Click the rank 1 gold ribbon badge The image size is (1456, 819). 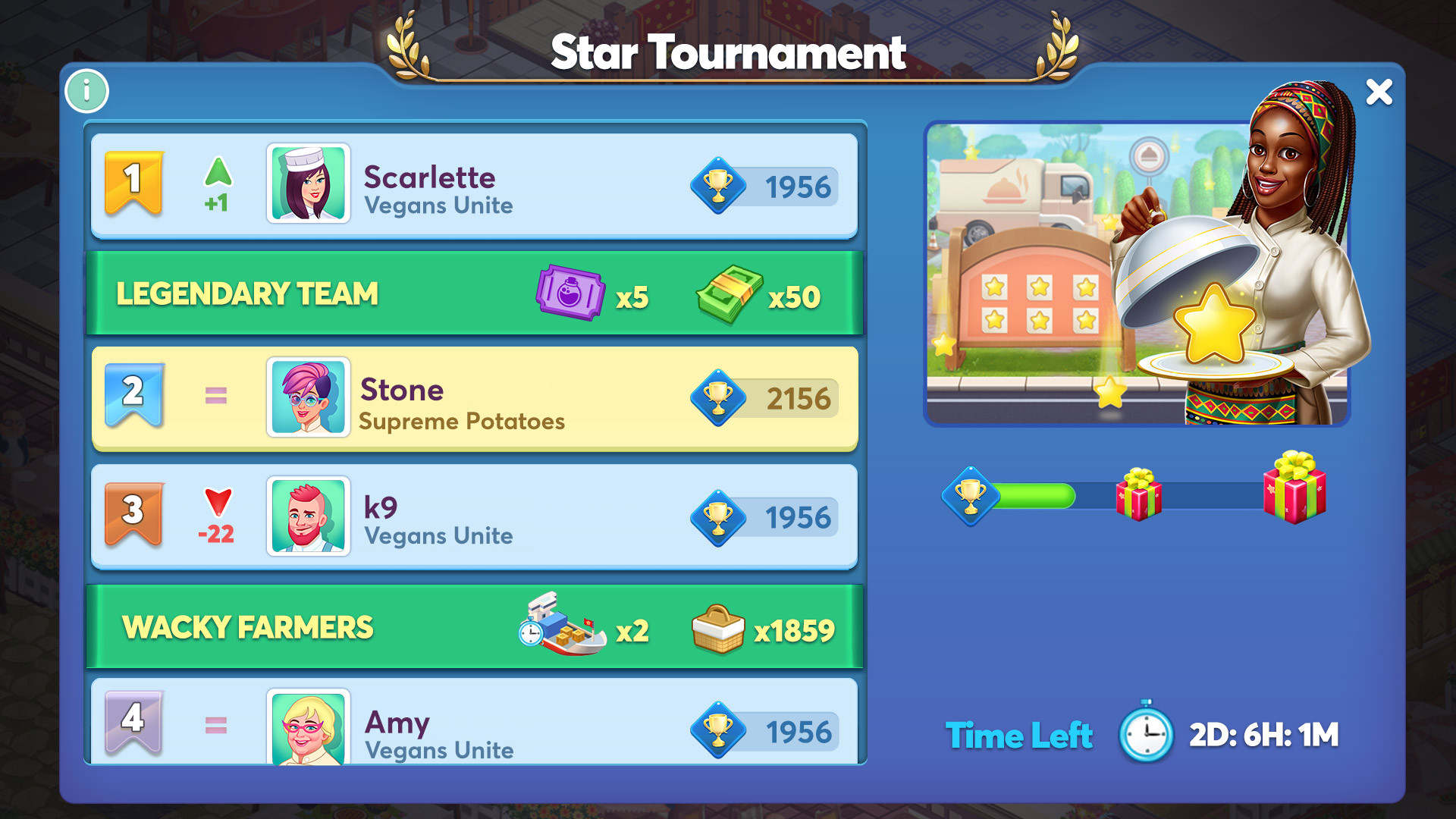(133, 182)
